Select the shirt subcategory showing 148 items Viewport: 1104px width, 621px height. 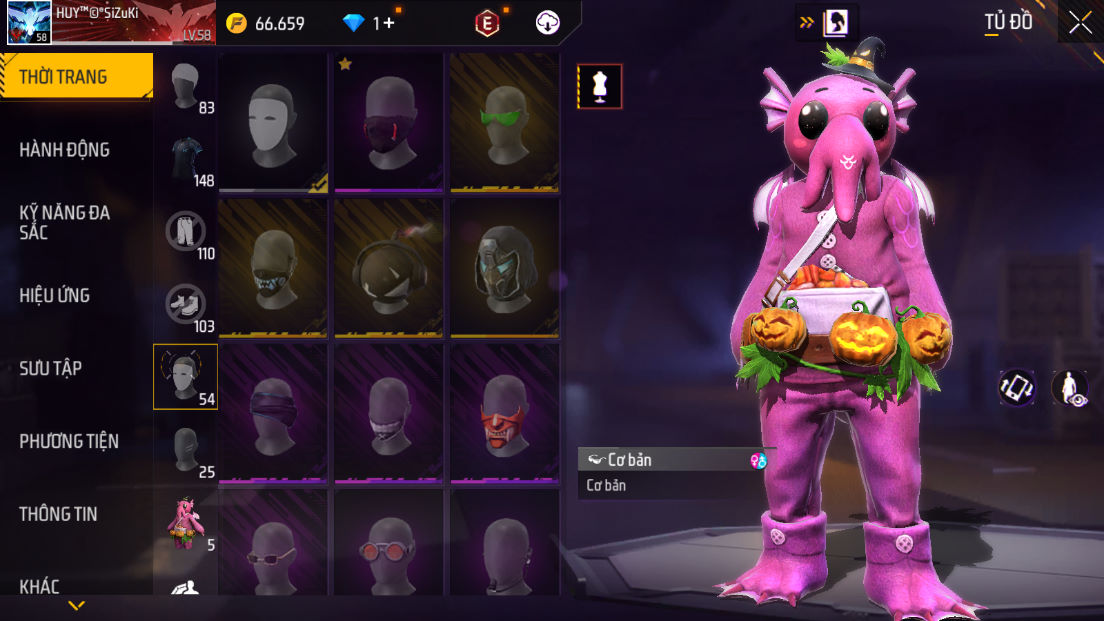pos(186,160)
